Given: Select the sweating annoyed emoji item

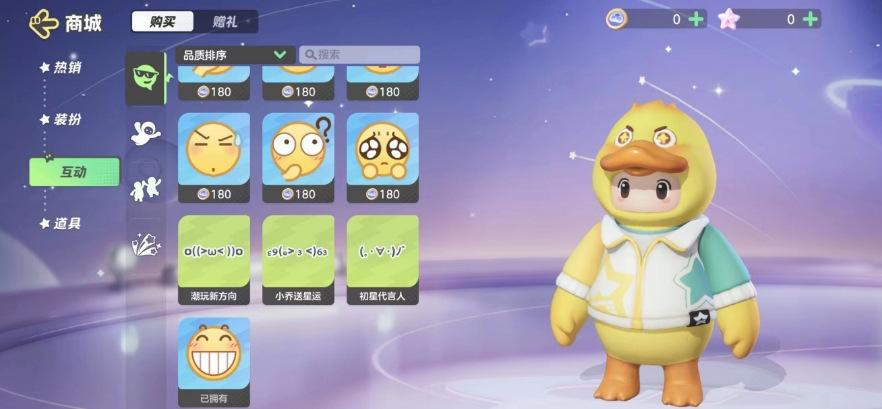Looking at the screenshot, I should (x=214, y=157).
